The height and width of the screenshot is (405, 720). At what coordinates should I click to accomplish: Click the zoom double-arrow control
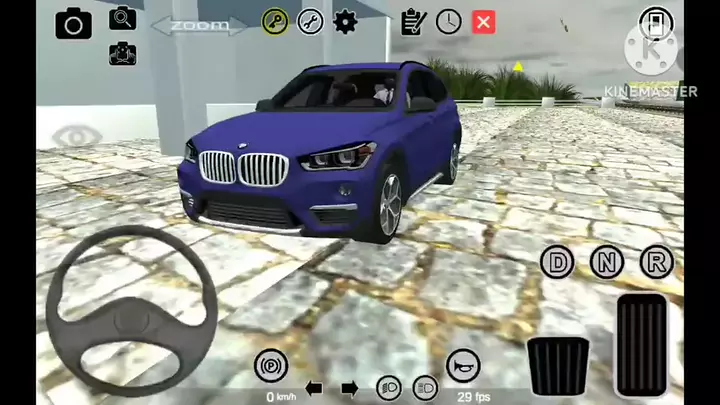click(197, 25)
